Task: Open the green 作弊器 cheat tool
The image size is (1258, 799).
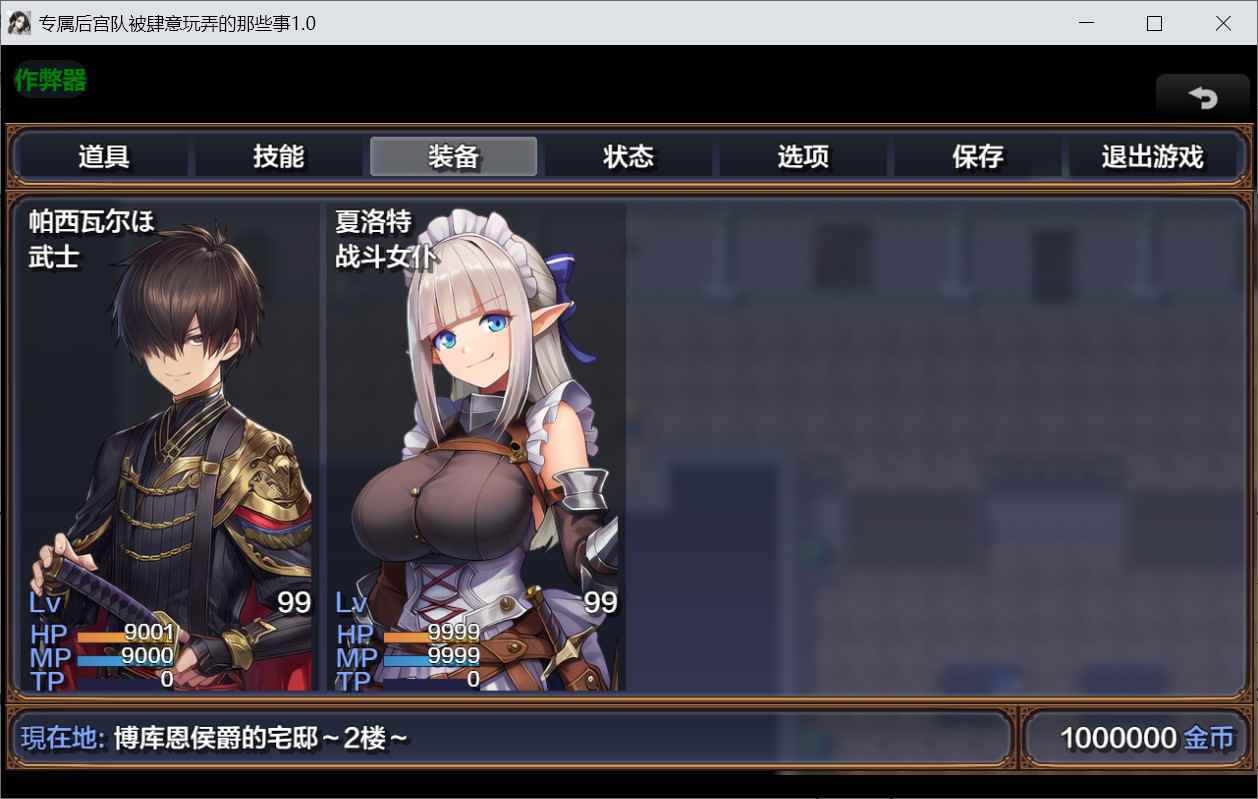Action: [x=50, y=80]
